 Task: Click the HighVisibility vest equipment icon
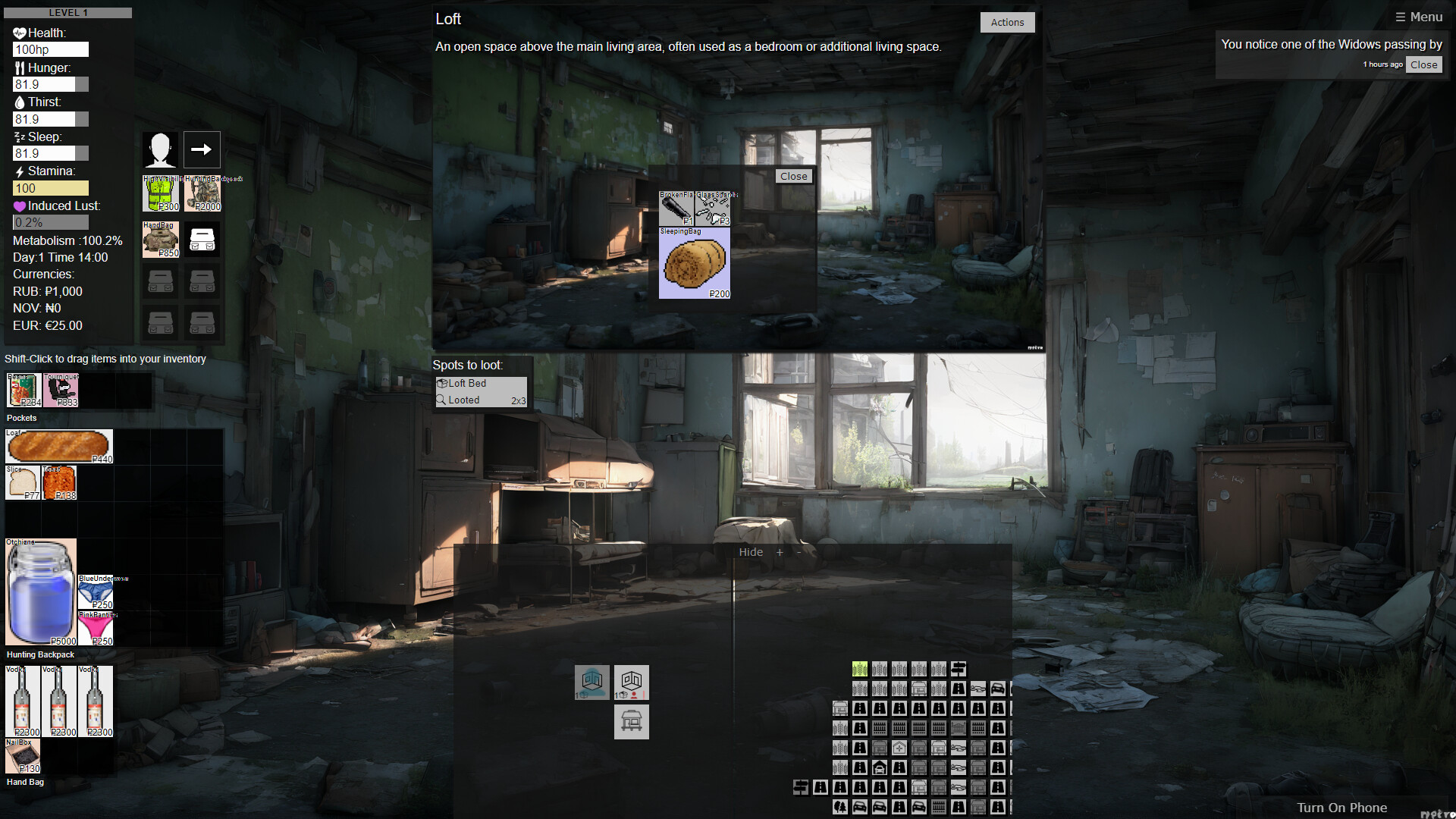pyautogui.click(x=160, y=193)
